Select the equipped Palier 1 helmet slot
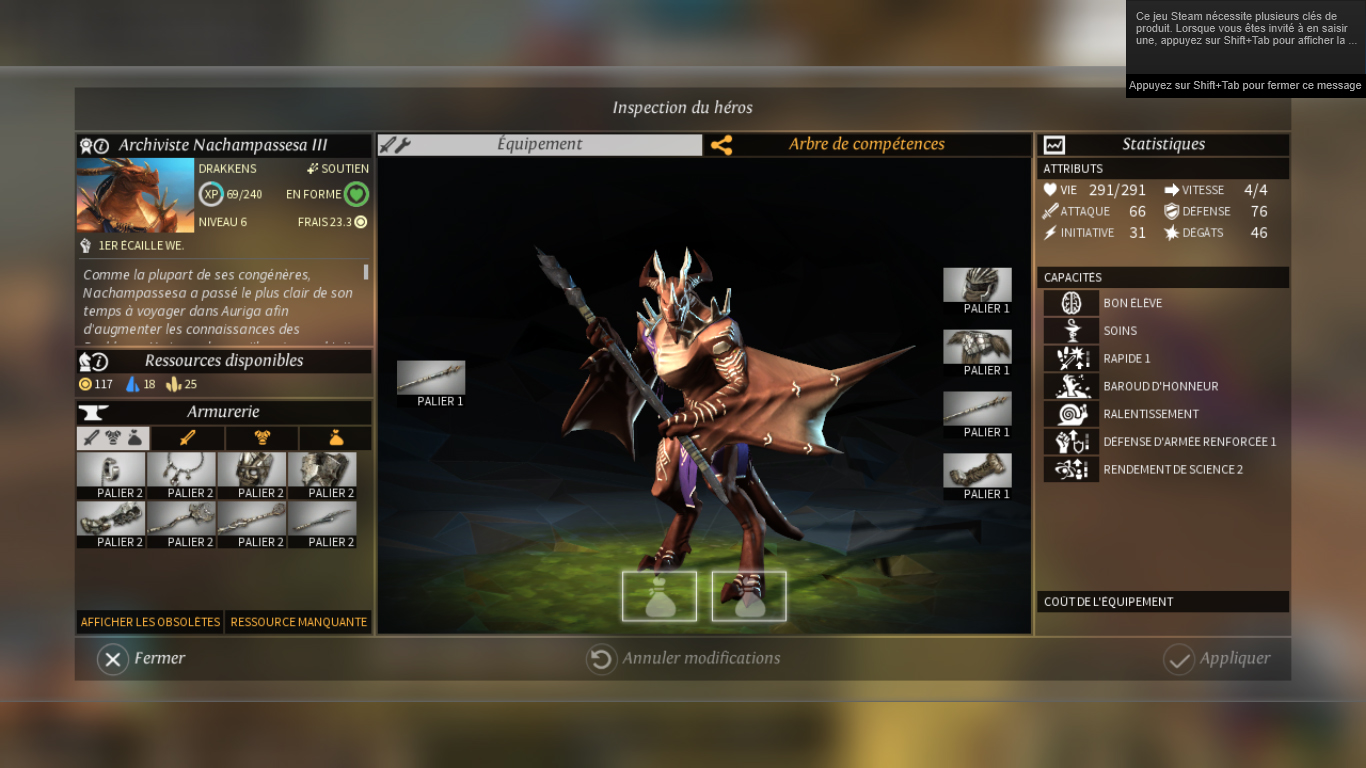 pos(977,285)
